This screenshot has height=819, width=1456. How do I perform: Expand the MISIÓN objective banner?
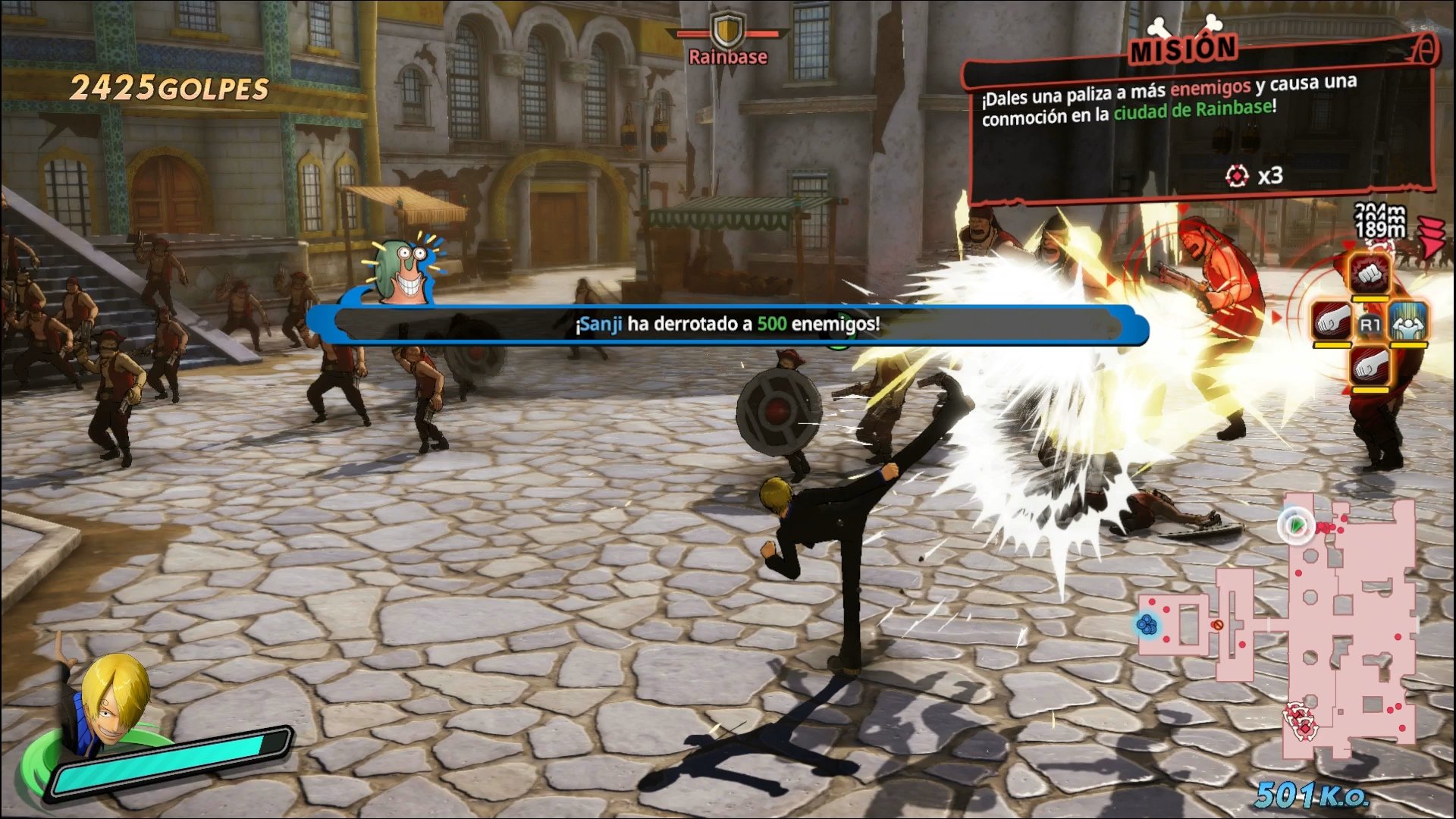(x=1185, y=49)
